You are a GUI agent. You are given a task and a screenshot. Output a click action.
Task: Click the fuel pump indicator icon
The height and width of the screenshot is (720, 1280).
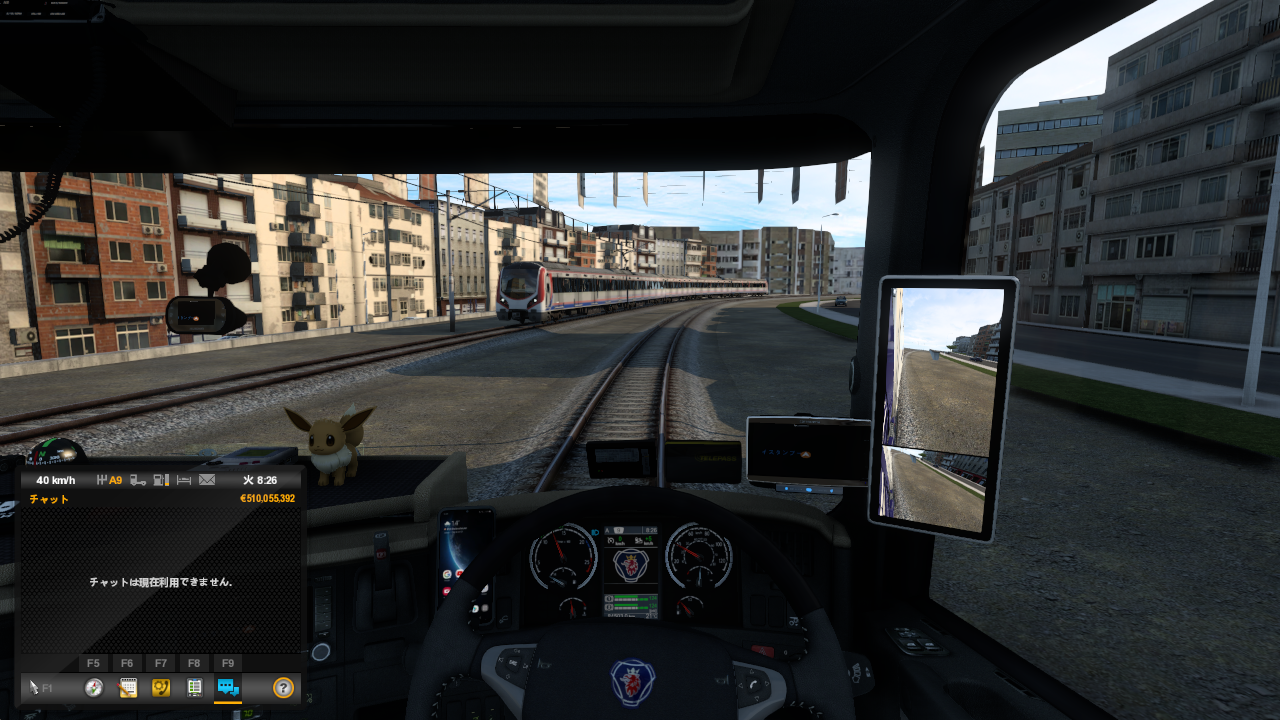point(161,480)
